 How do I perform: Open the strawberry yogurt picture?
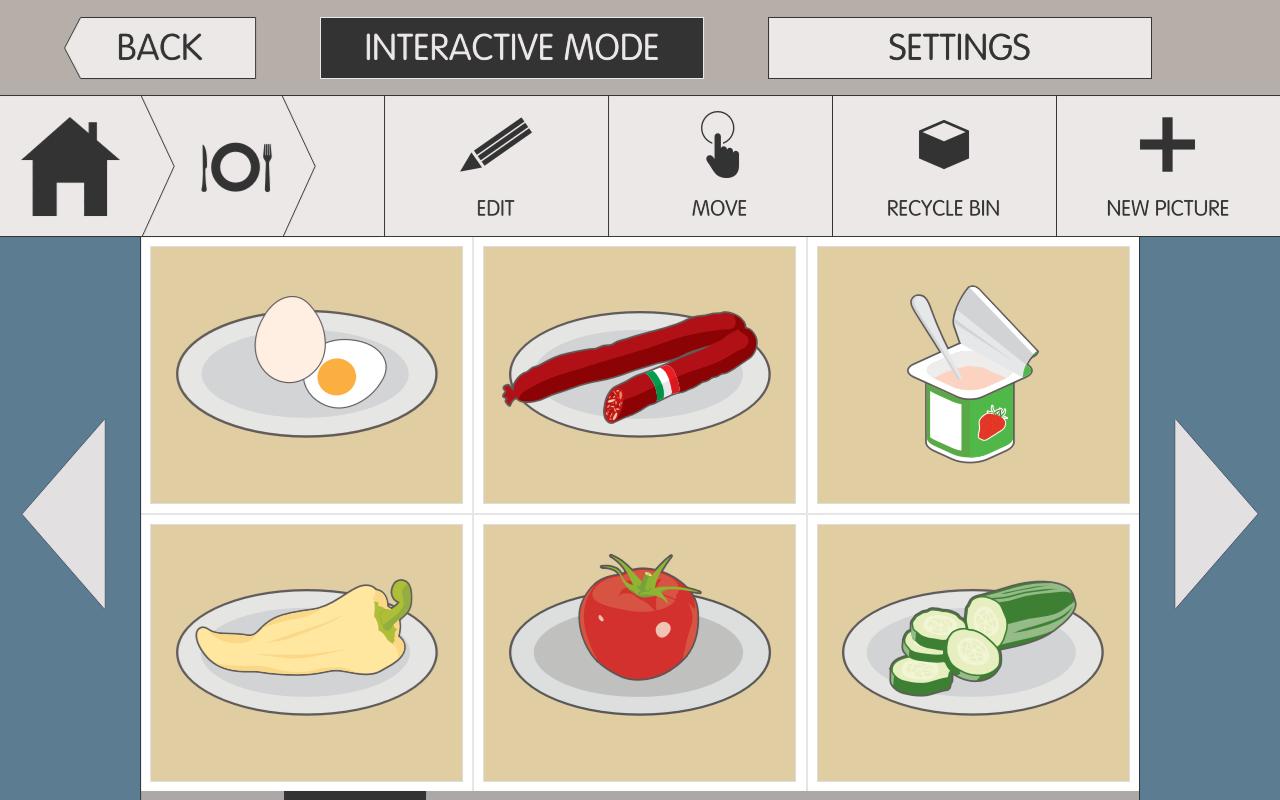point(972,373)
